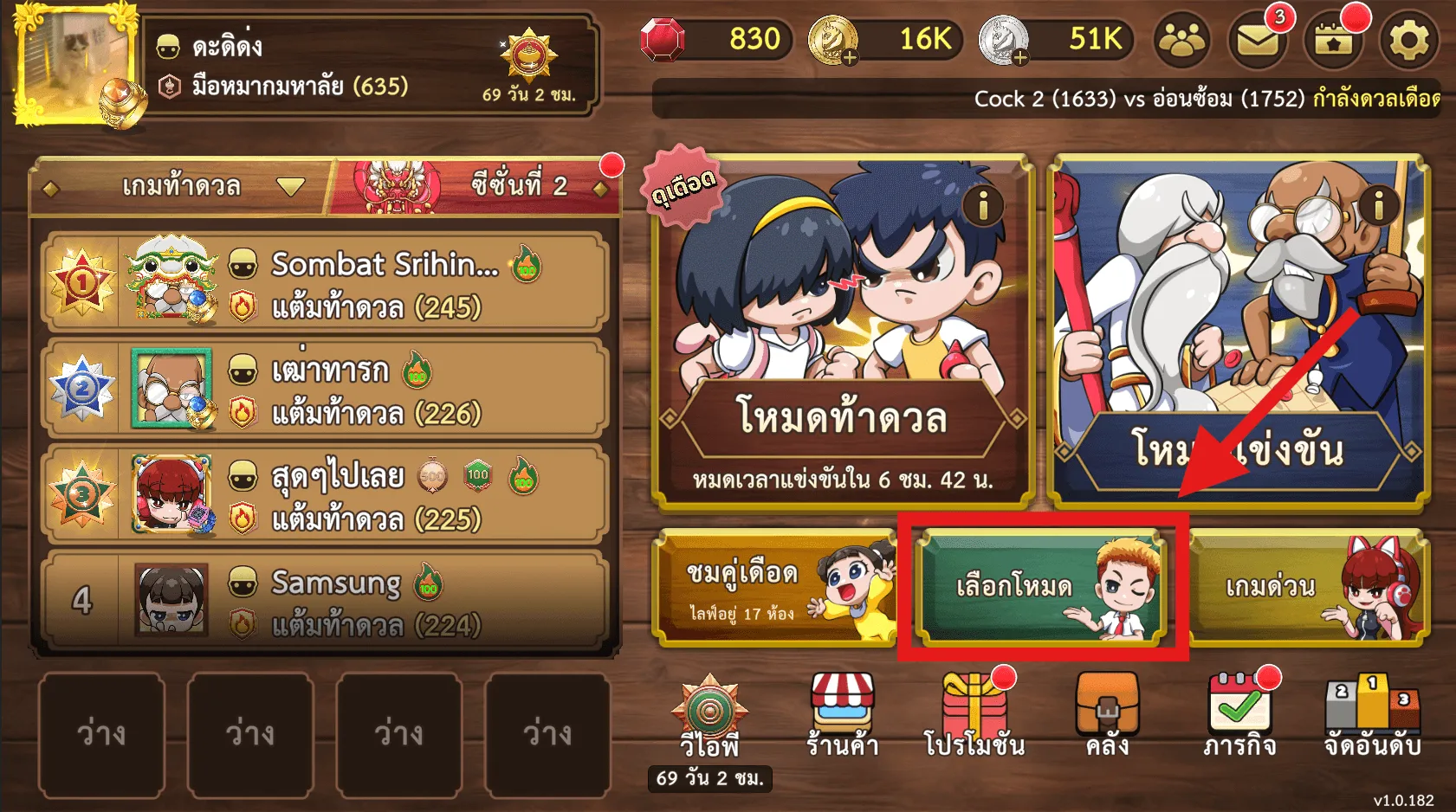This screenshot has width=1456, height=812.
Task: Select the เฒ่าทารก ranking row
Action: (x=324, y=390)
